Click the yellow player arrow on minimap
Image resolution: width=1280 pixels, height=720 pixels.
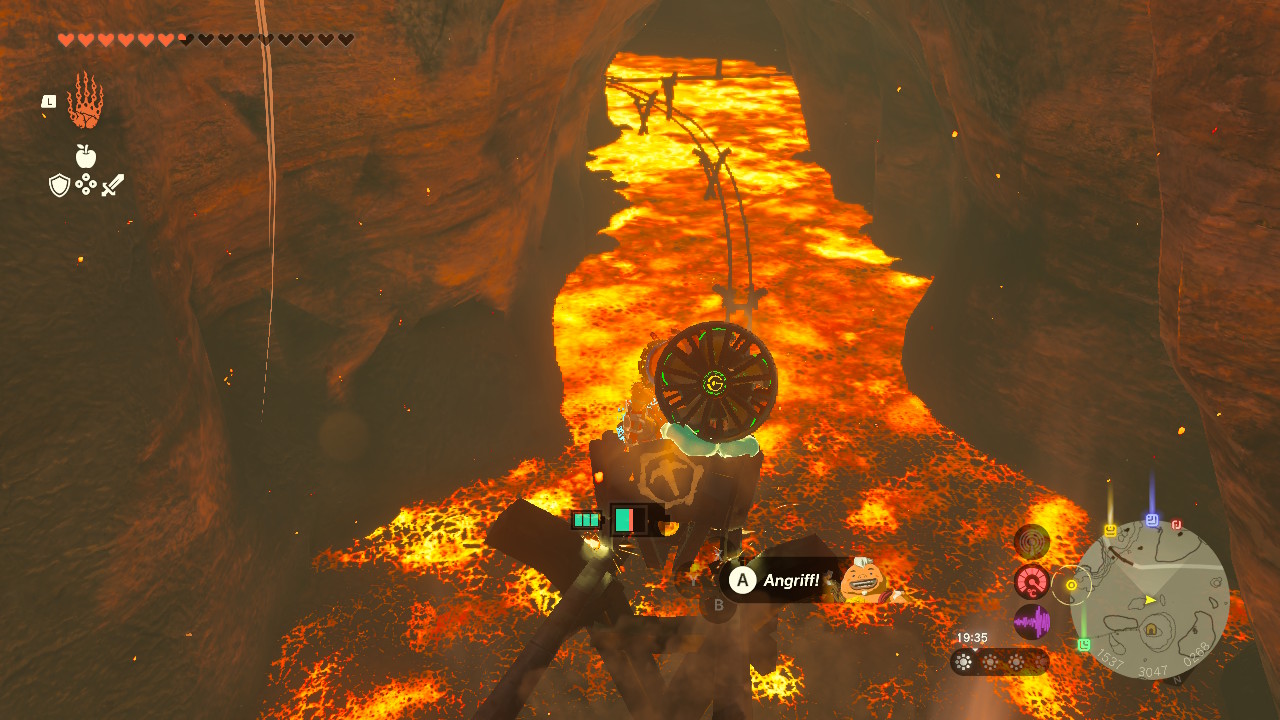(1151, 600)
